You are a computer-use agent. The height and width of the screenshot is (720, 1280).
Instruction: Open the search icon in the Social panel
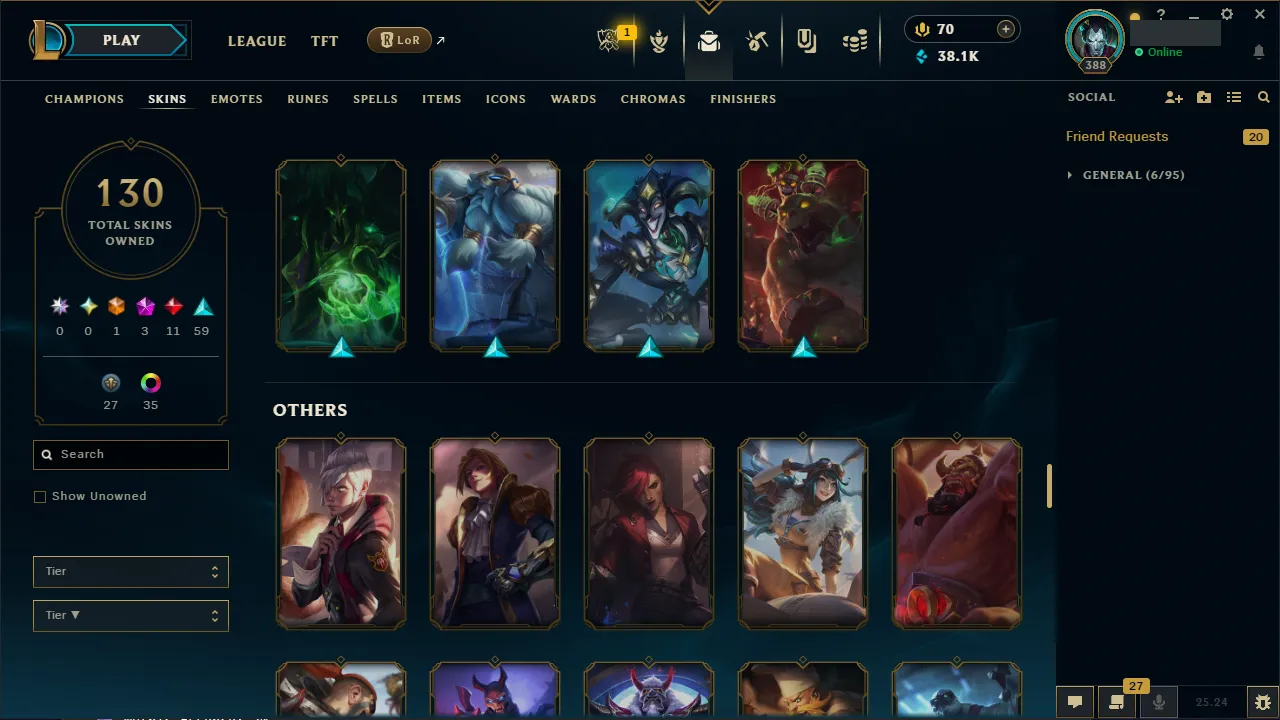tap(1263, 97)
